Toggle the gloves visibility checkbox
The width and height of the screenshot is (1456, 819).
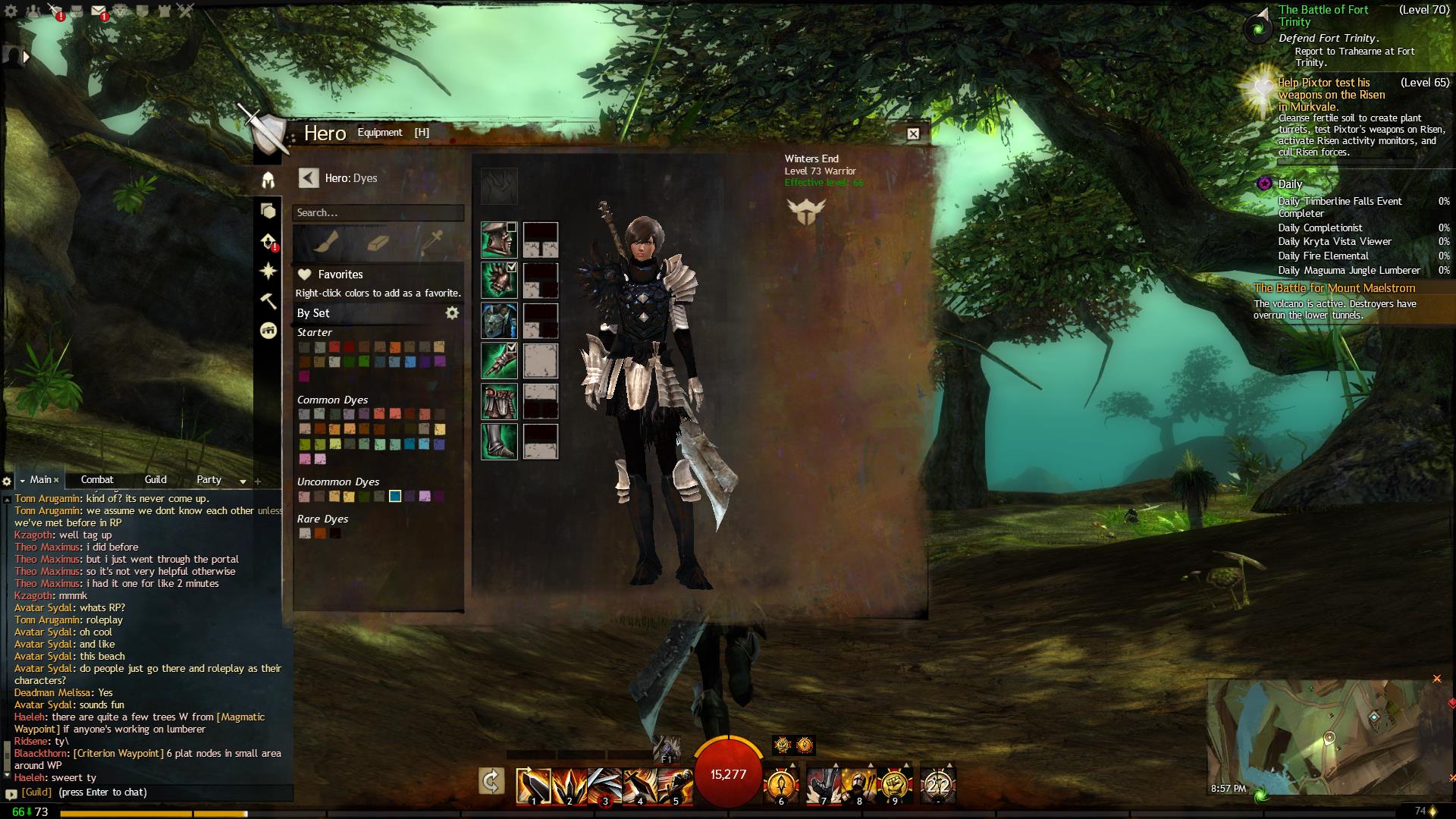pos(512,347)
